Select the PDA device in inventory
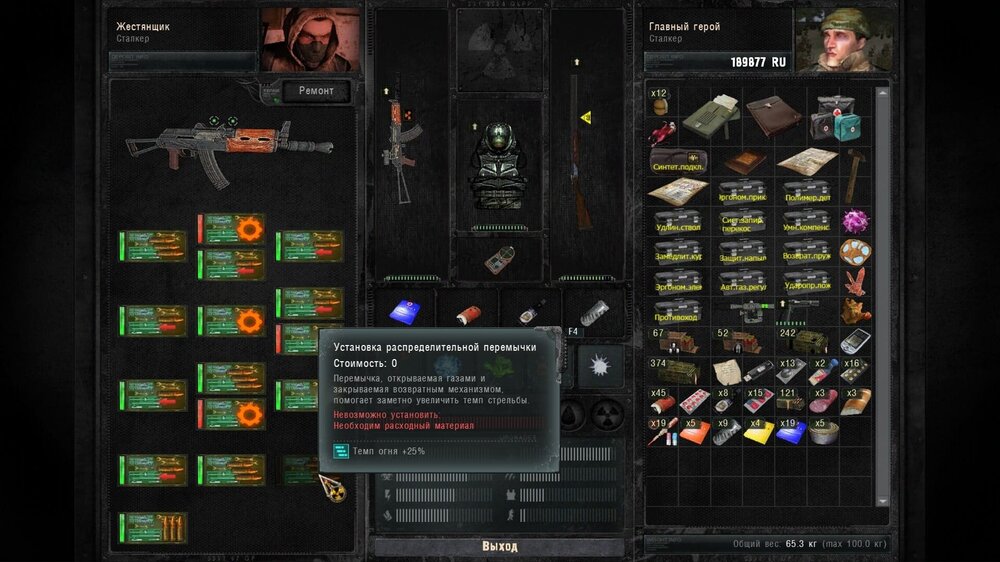 point(855,341)
